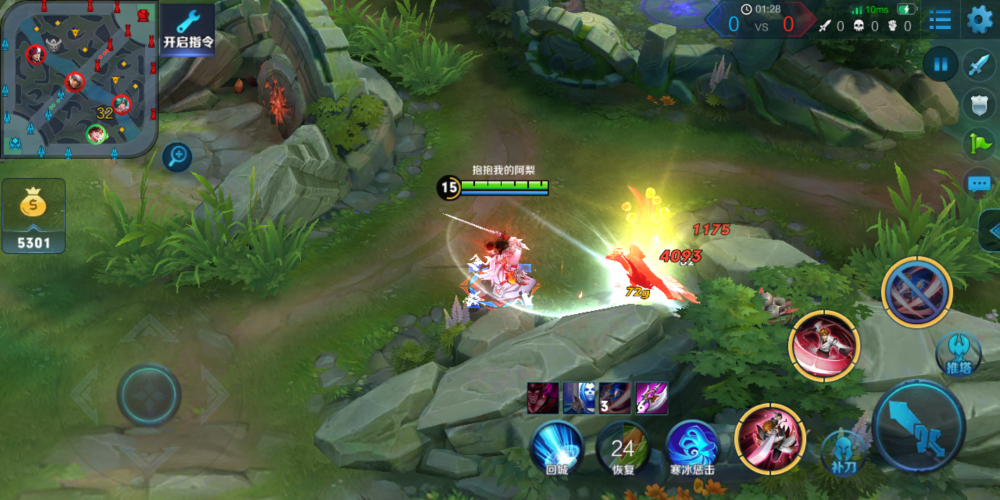Select the purple blade item icon
Viewport: 1000px width, 500px height.
(x=652, y=399)
